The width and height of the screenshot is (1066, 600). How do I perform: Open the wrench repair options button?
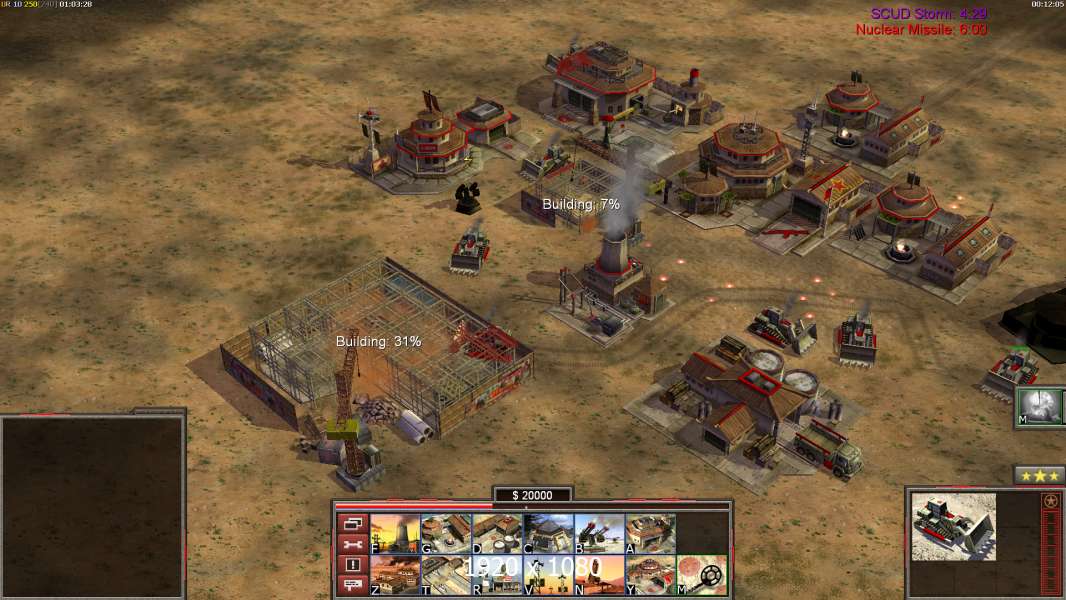pos(352,544)
